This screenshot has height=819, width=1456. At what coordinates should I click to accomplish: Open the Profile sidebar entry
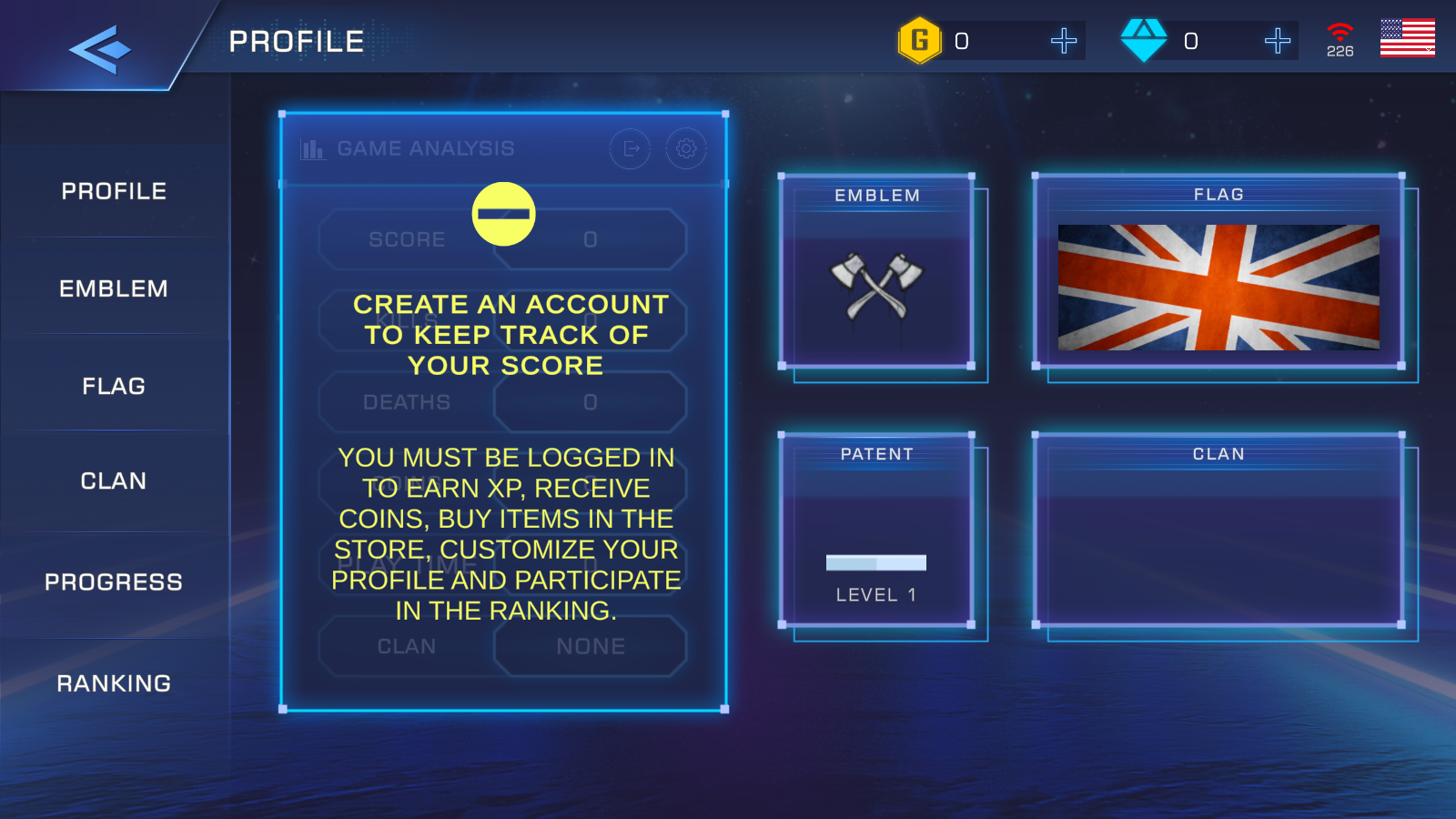click(114, 191)
